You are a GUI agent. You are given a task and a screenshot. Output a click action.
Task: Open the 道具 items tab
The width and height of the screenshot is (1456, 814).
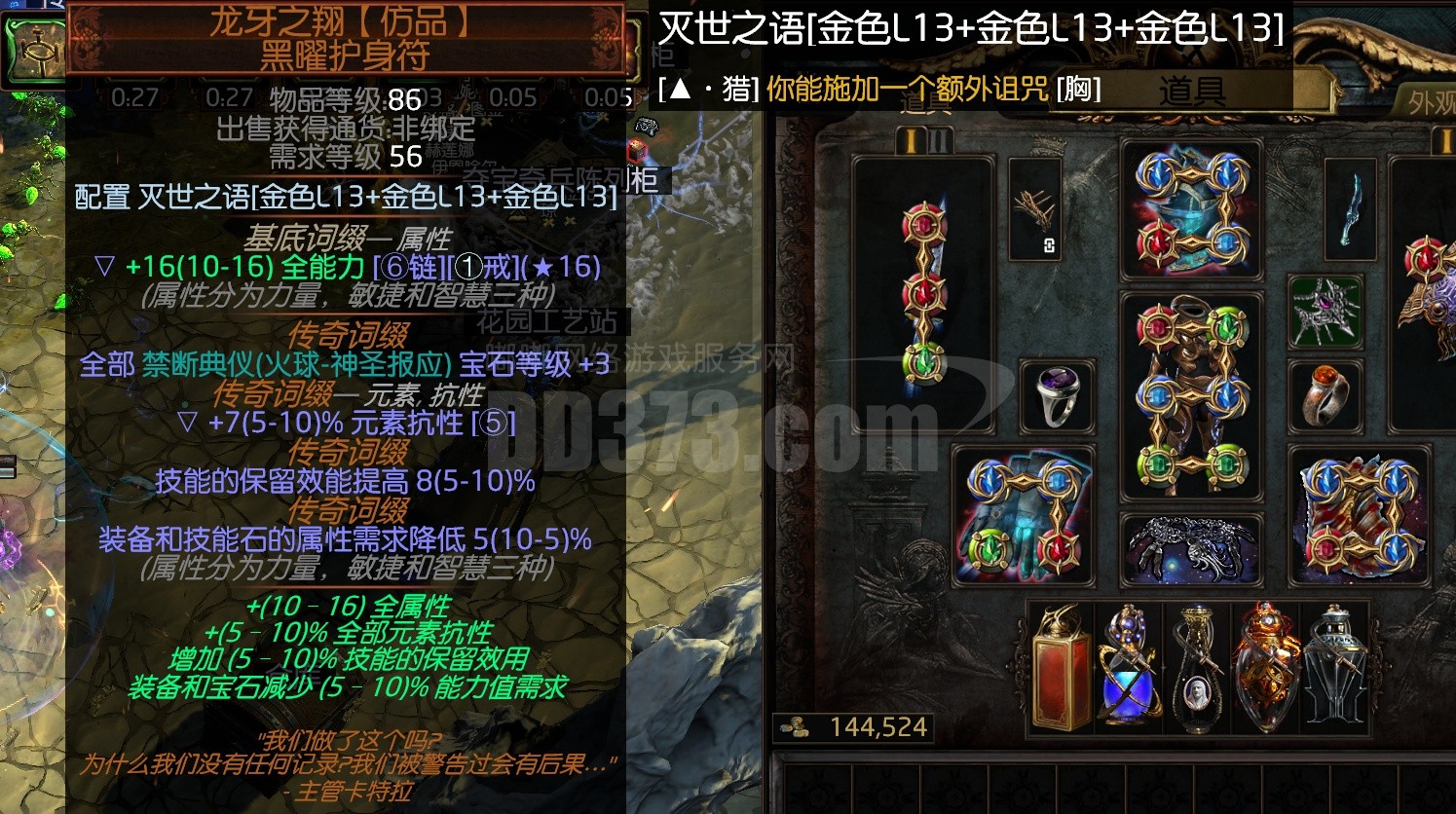1190,92
